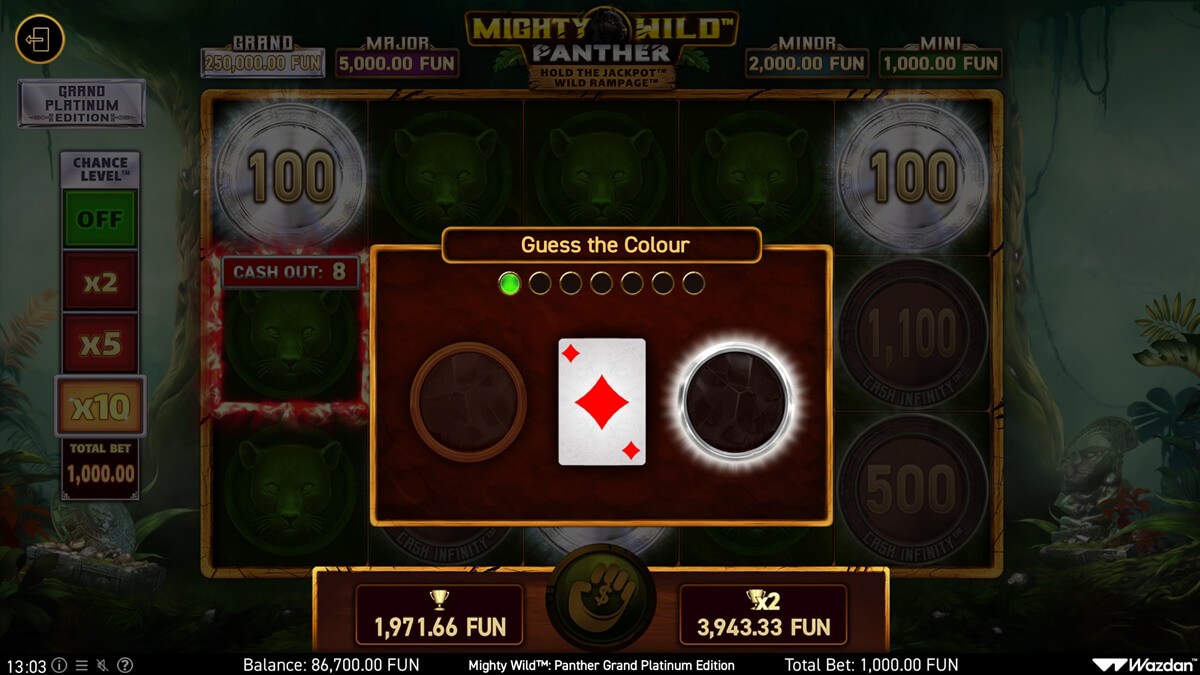Click the Grand Platinum Edition badge
Screen dimensions: 1200x675
(x=81, y=104)
